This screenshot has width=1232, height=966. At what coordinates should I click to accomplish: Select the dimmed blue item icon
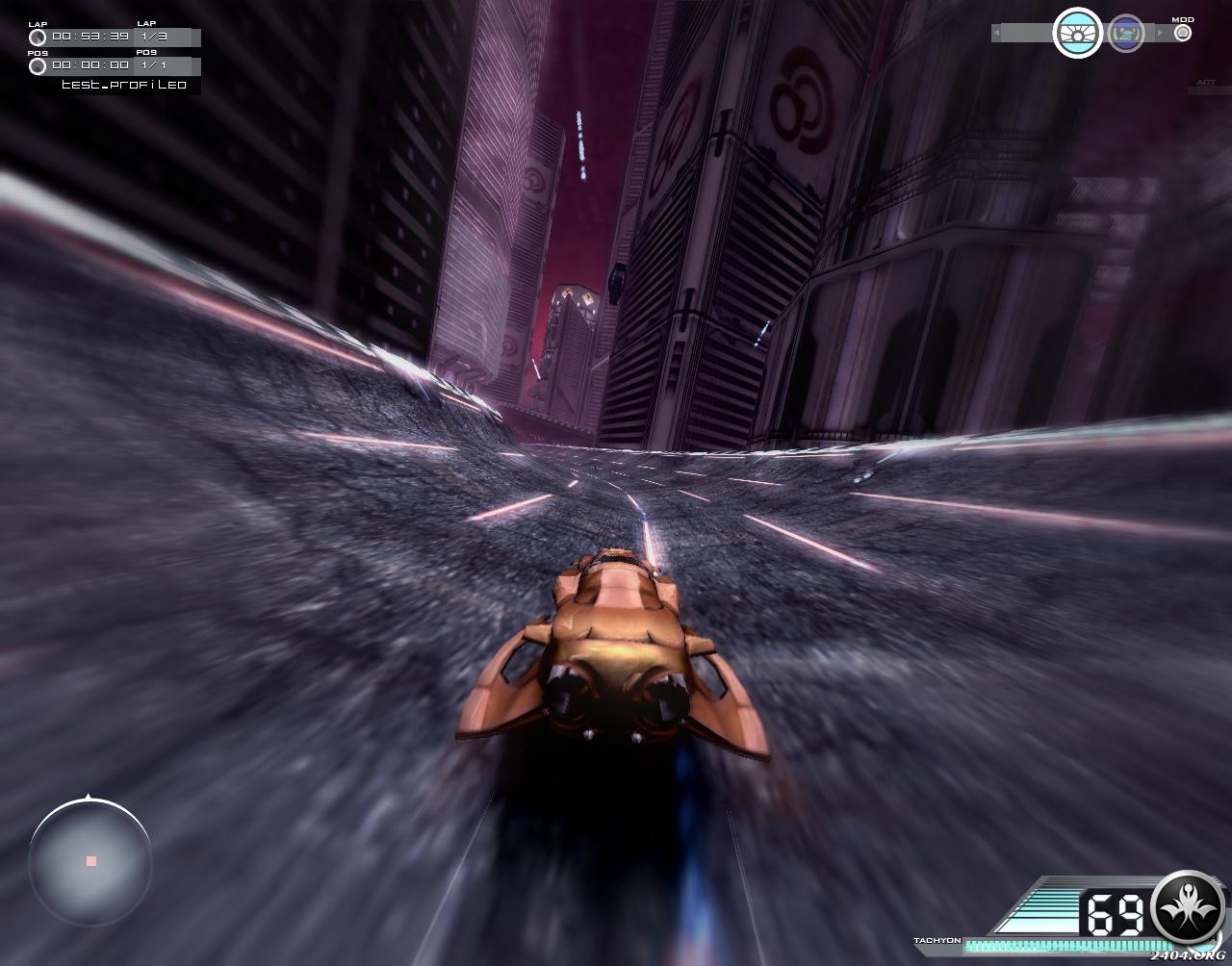tap(1126, 34)
